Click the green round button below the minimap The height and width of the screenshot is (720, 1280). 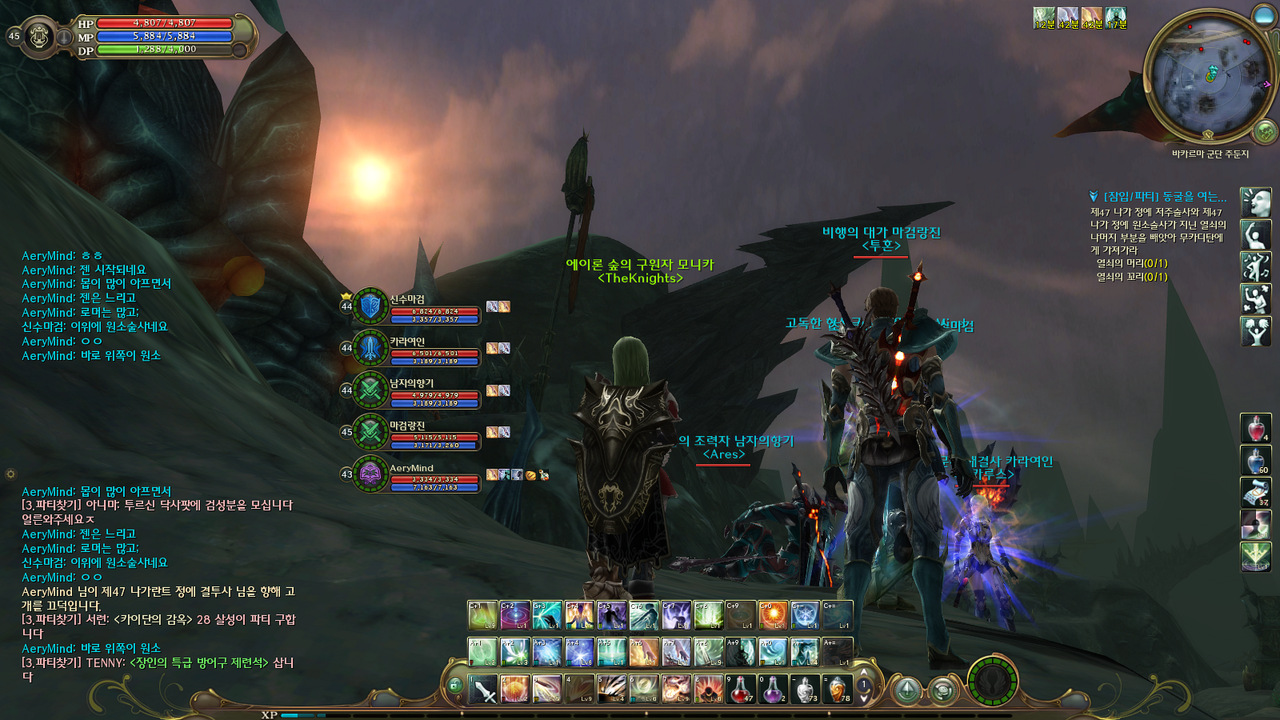click(x=1264, y=131)
